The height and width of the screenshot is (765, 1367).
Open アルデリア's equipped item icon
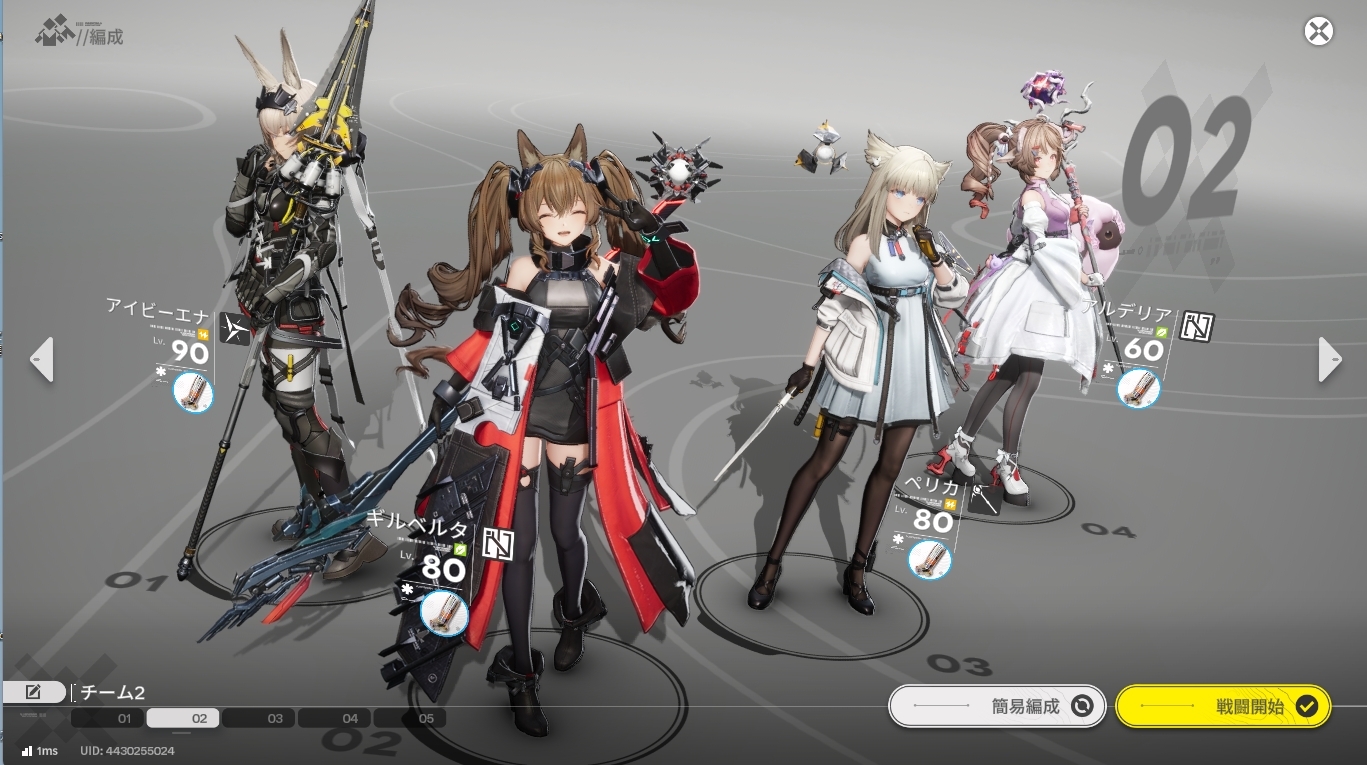coord(1137,387)
